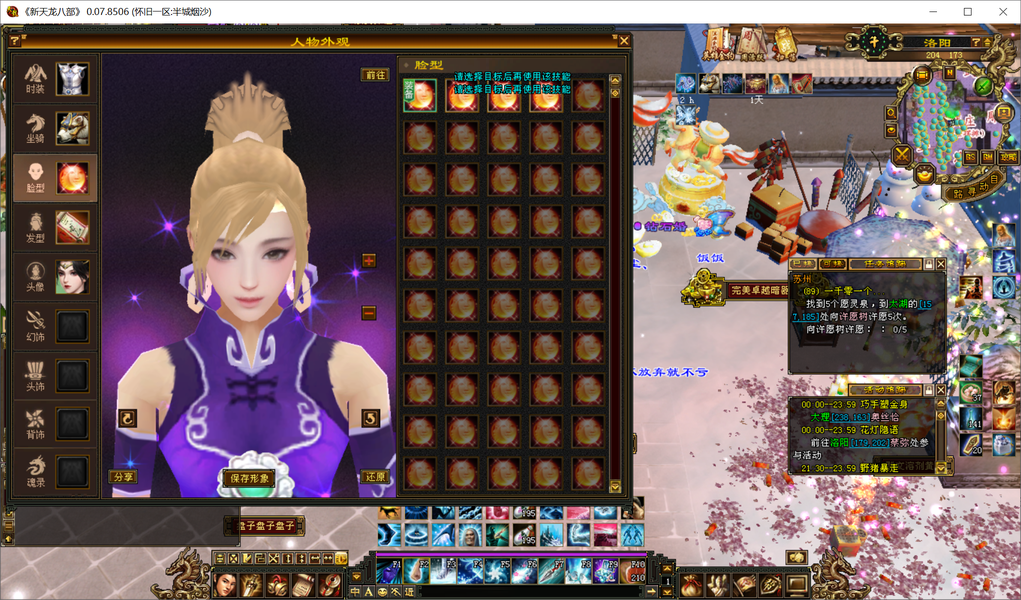Zoom in the character preview with plus
The height and width of the screenshot is (600, 1021).
(x=369, y=261)
